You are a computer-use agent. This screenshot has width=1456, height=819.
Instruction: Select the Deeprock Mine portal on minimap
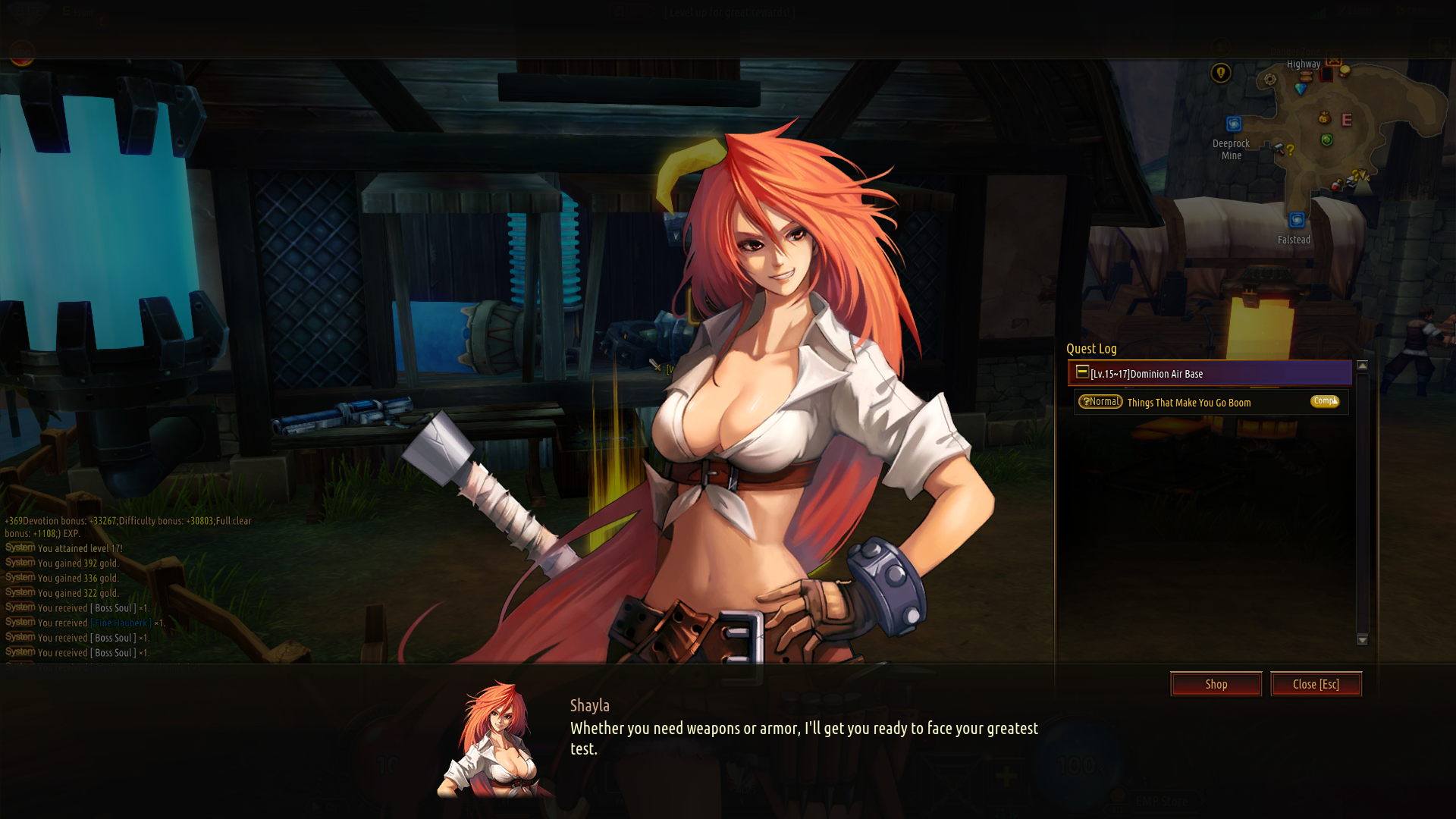coord(1234,124)
